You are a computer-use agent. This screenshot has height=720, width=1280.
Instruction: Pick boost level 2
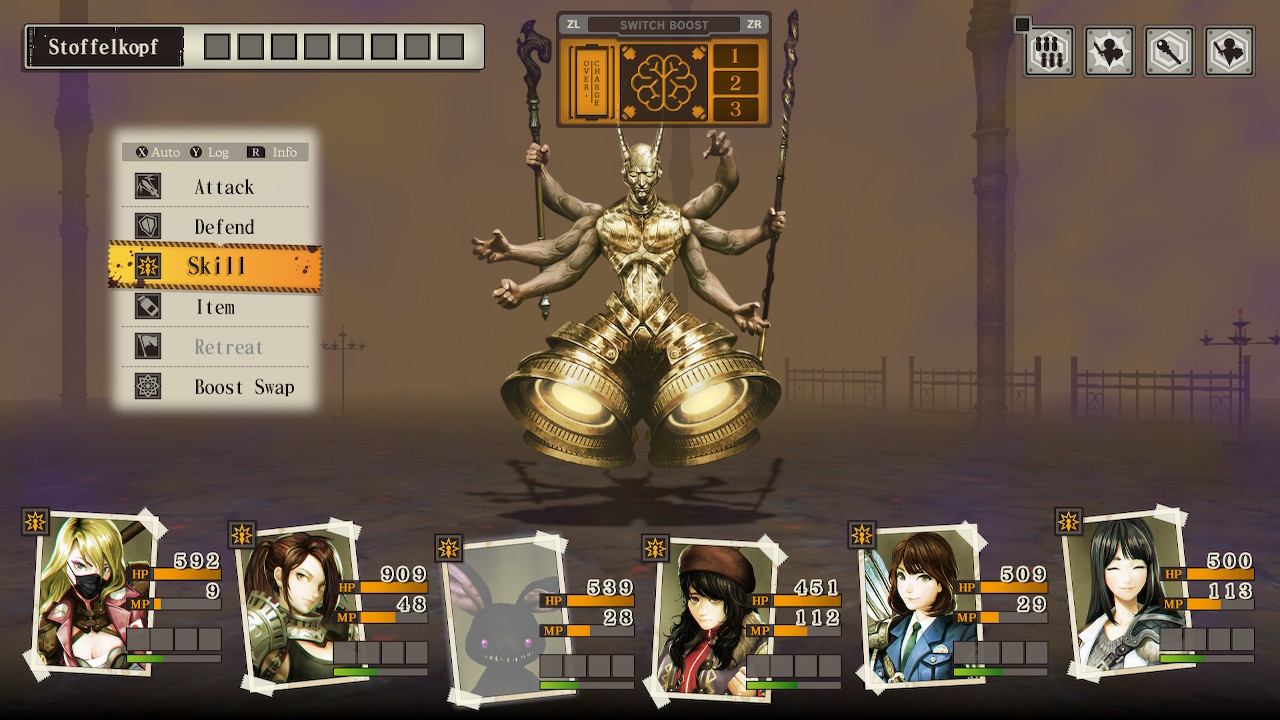coord(735,83)
